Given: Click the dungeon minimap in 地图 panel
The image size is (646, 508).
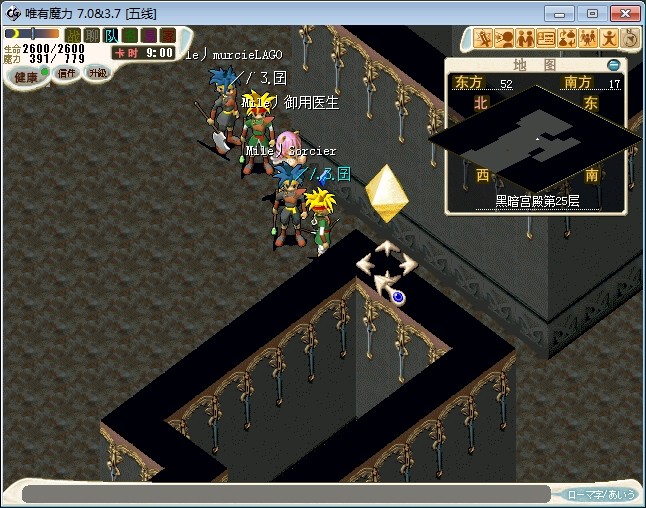Looking at the screenshot, I should 535,138.
